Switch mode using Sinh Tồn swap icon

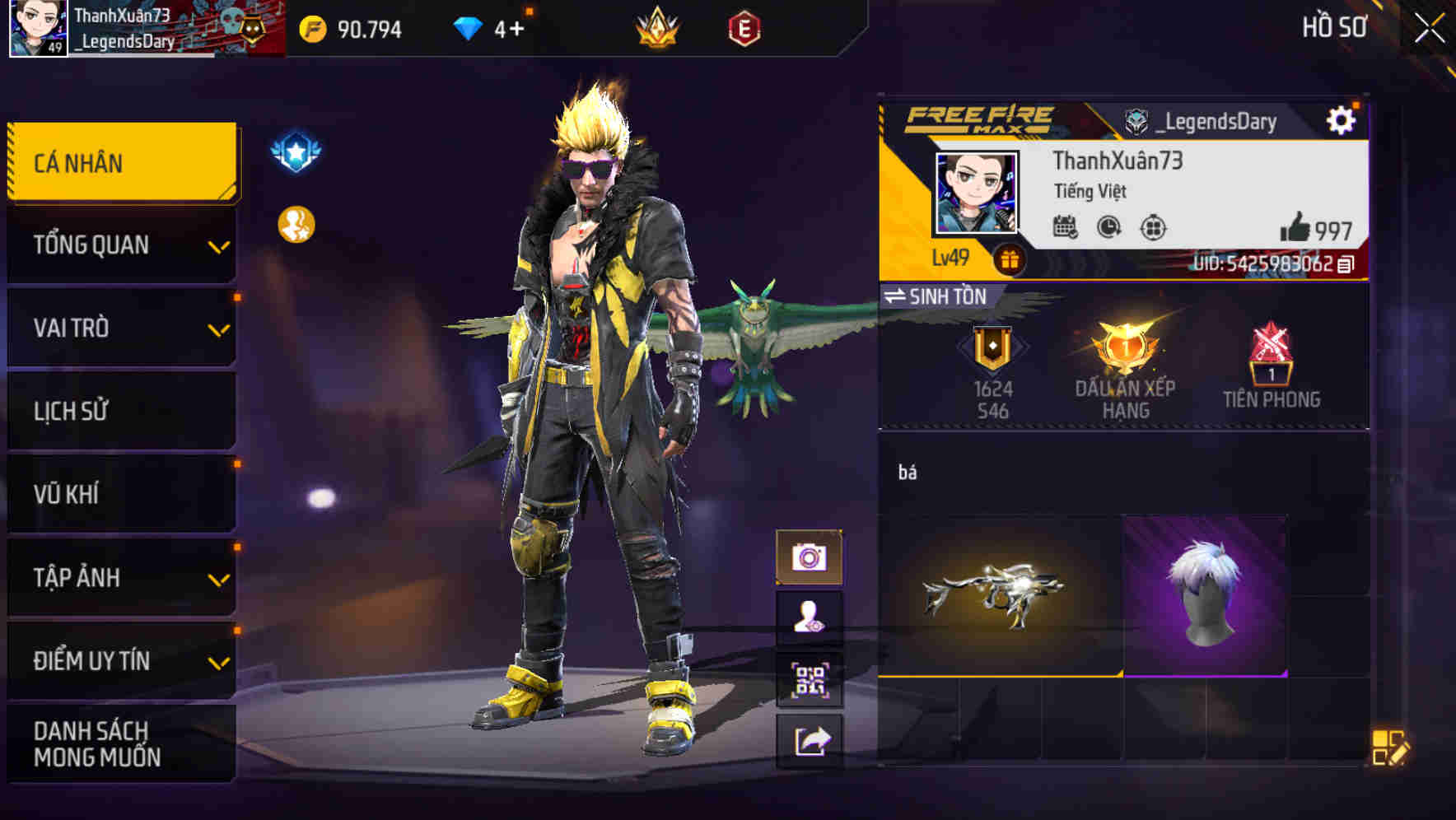point(896,296)
